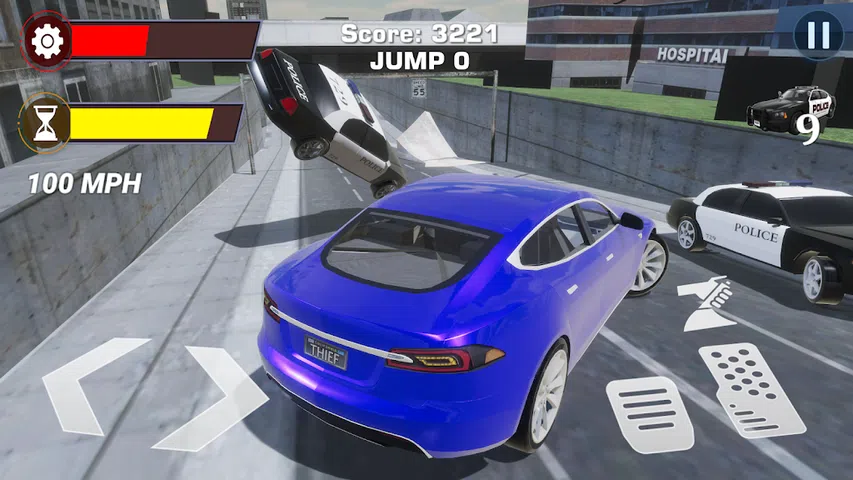Hit the gas accelerator pedal
Image resolution: width=853 pixels, height=480 pixels.
click(x=751, y=388)
